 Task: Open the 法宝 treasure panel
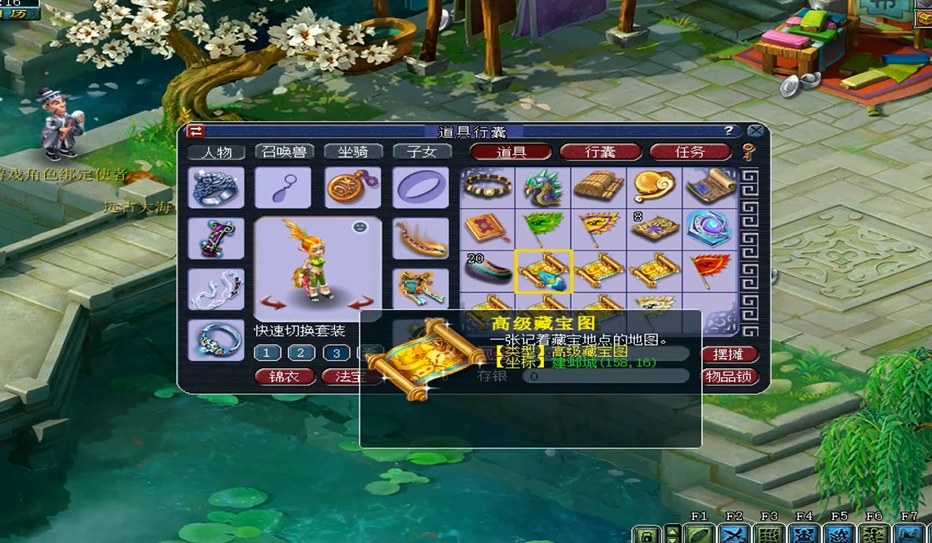coord(348,377)
